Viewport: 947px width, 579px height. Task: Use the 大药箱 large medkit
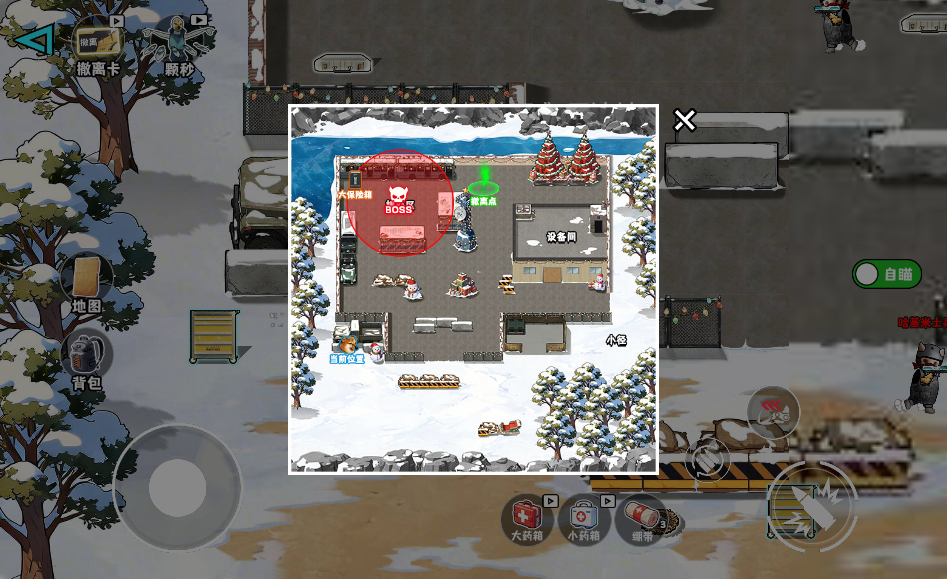tap(527, 517)
